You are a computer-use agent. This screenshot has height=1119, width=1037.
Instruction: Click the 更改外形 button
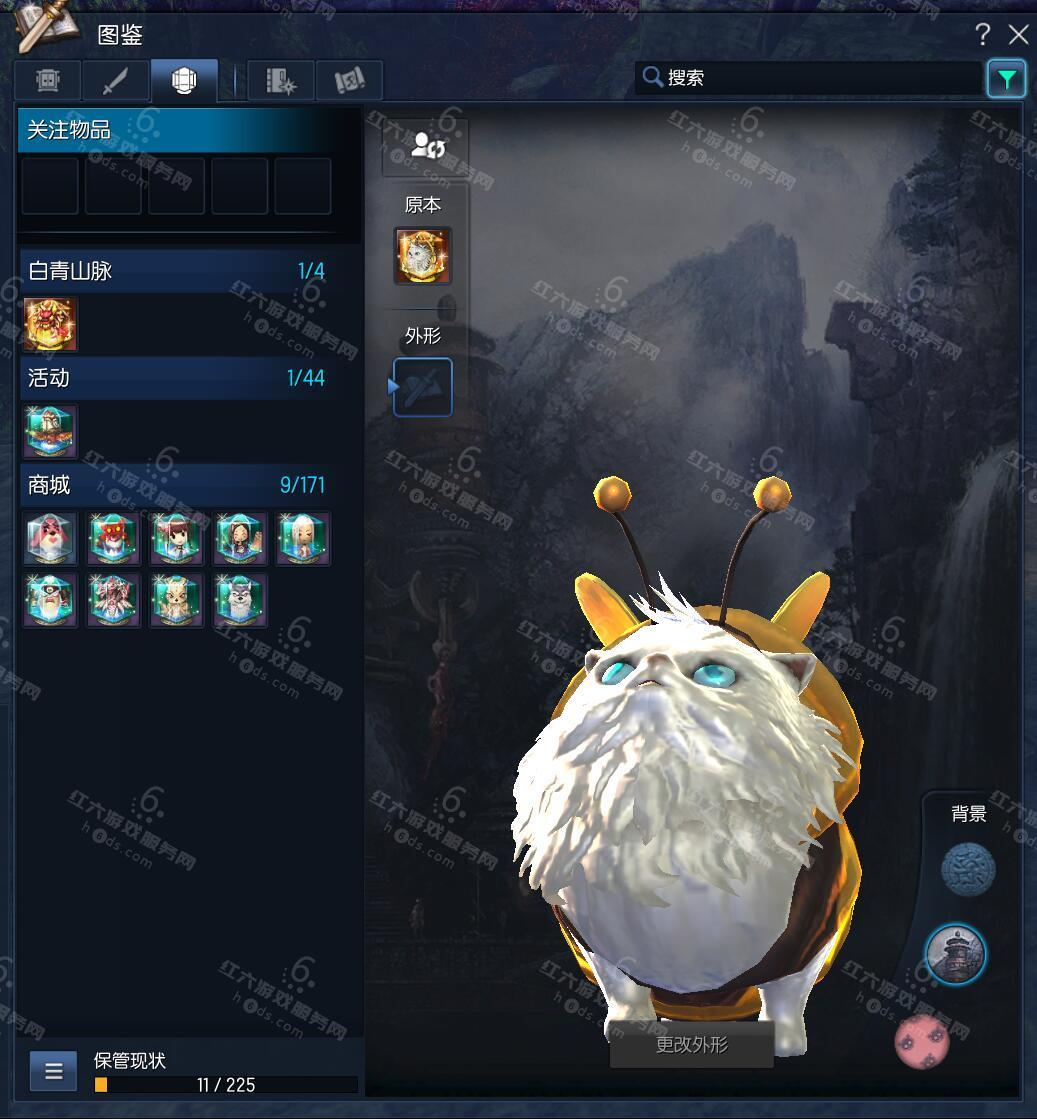(691, 1045)
